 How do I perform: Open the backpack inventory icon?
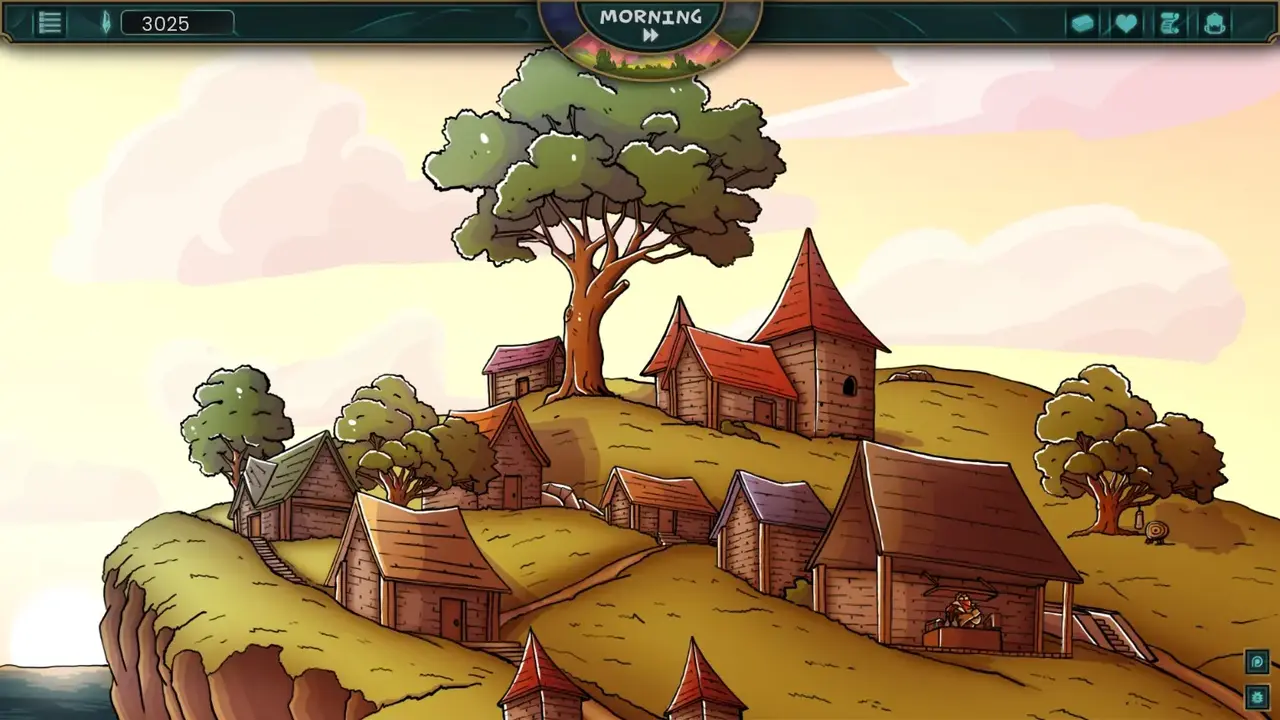click(1215, 23)
